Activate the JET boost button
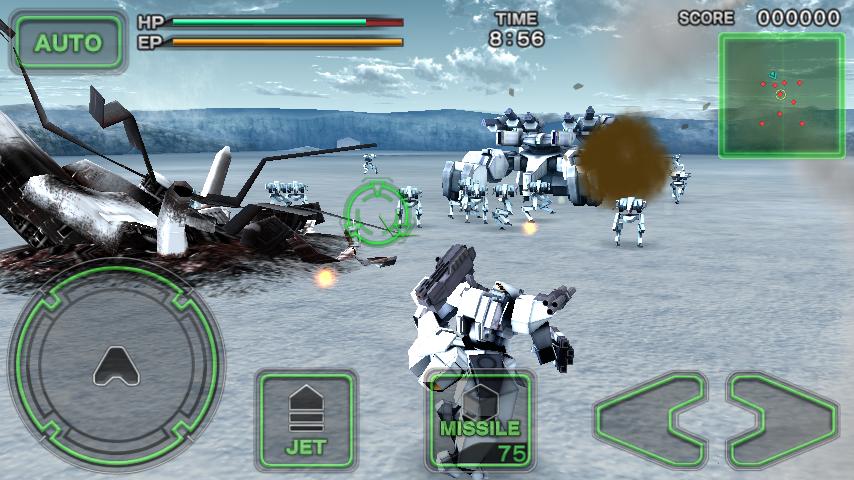The width and height of the screenshot is (854, 480). coord(306,420)
